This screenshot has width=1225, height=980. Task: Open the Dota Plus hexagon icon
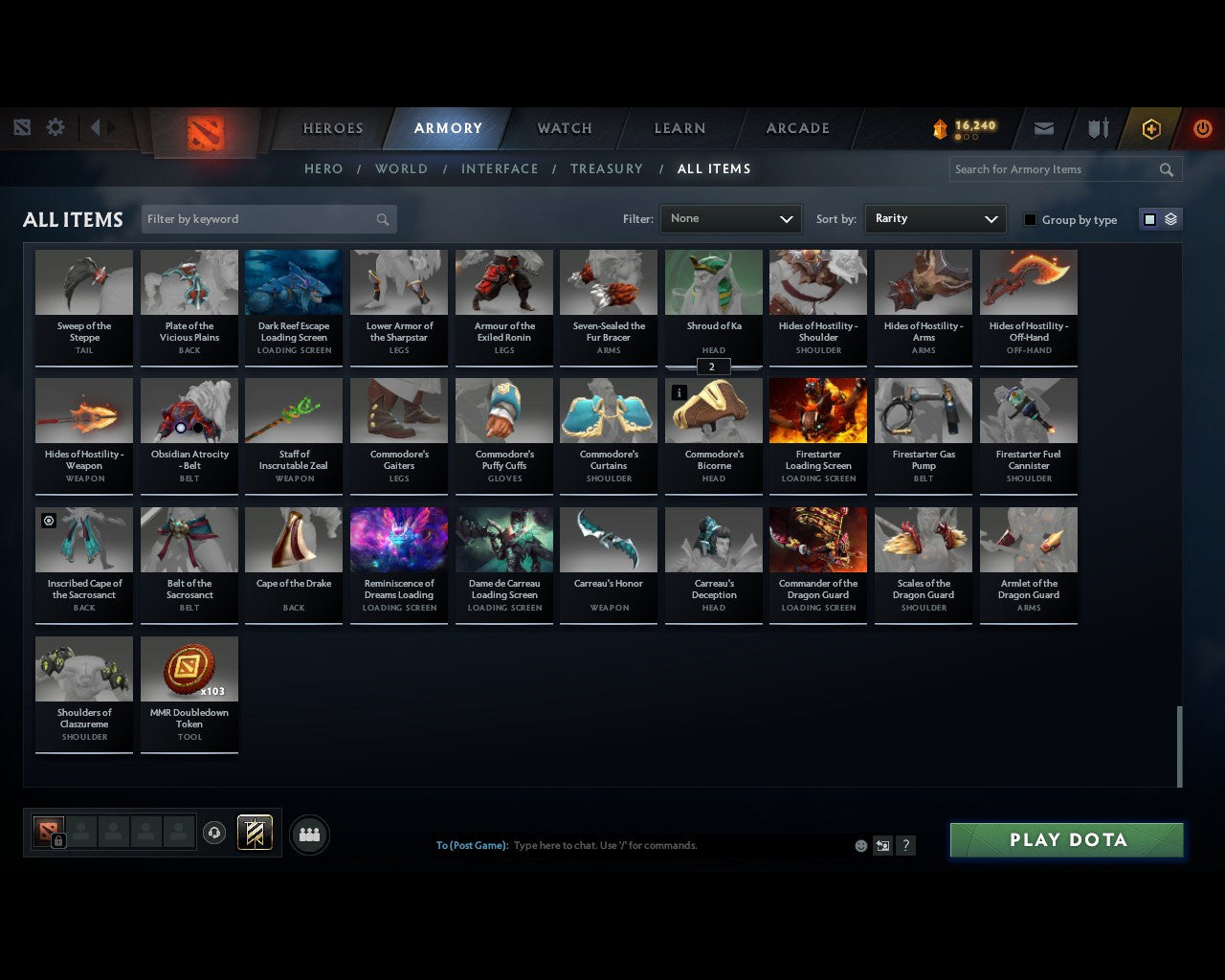tap(1150, 127)
